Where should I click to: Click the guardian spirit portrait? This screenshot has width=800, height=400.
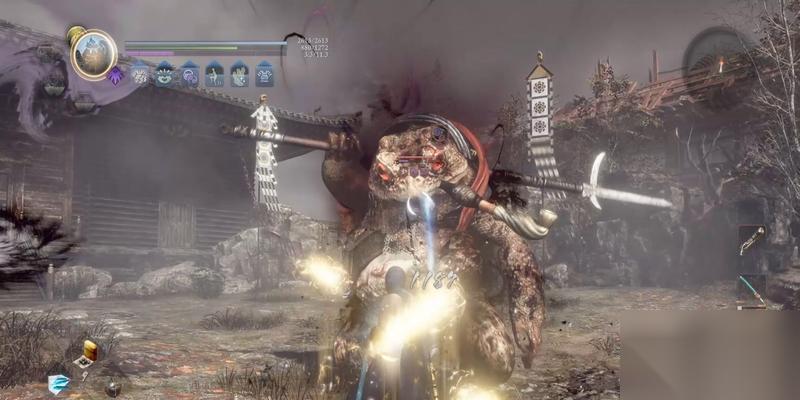click(94, 54)
